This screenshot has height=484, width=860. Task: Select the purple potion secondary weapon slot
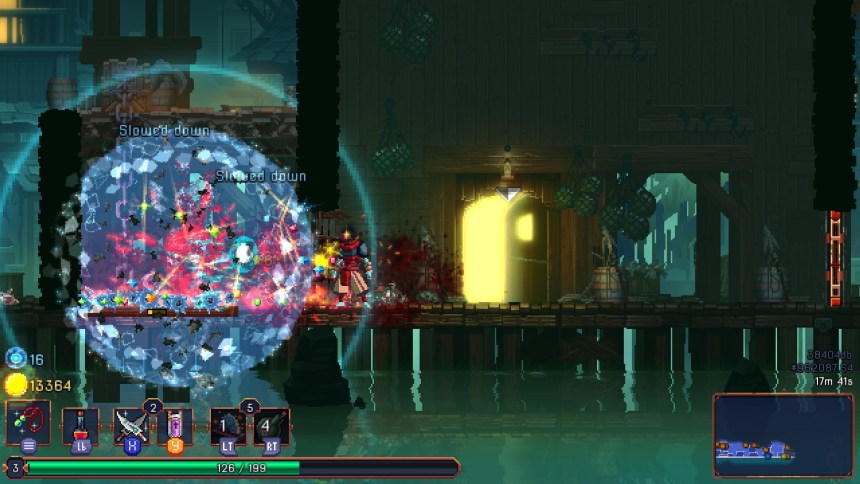[x=175, y=426]
